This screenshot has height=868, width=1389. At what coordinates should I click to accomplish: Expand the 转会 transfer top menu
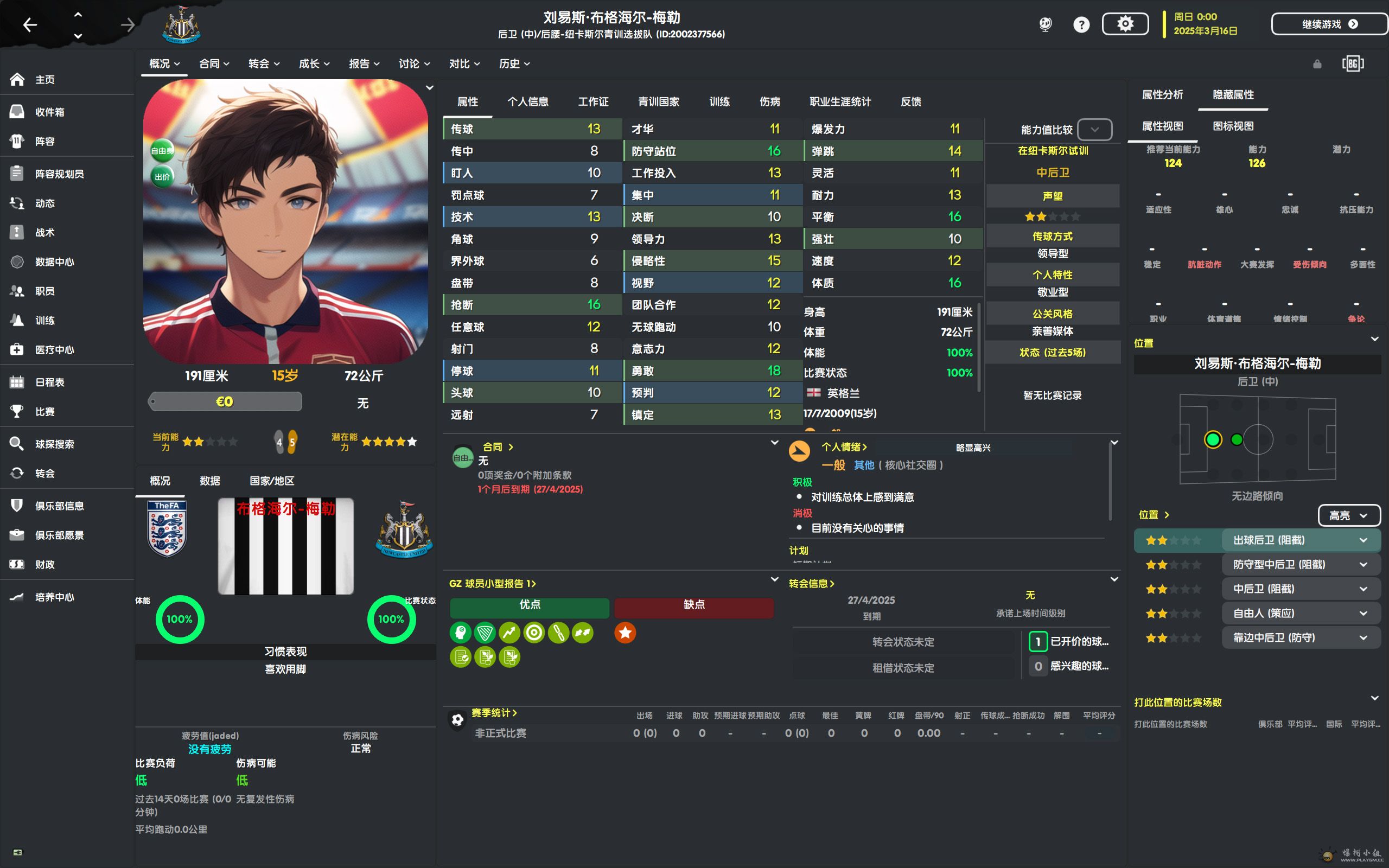coord(264,63)
